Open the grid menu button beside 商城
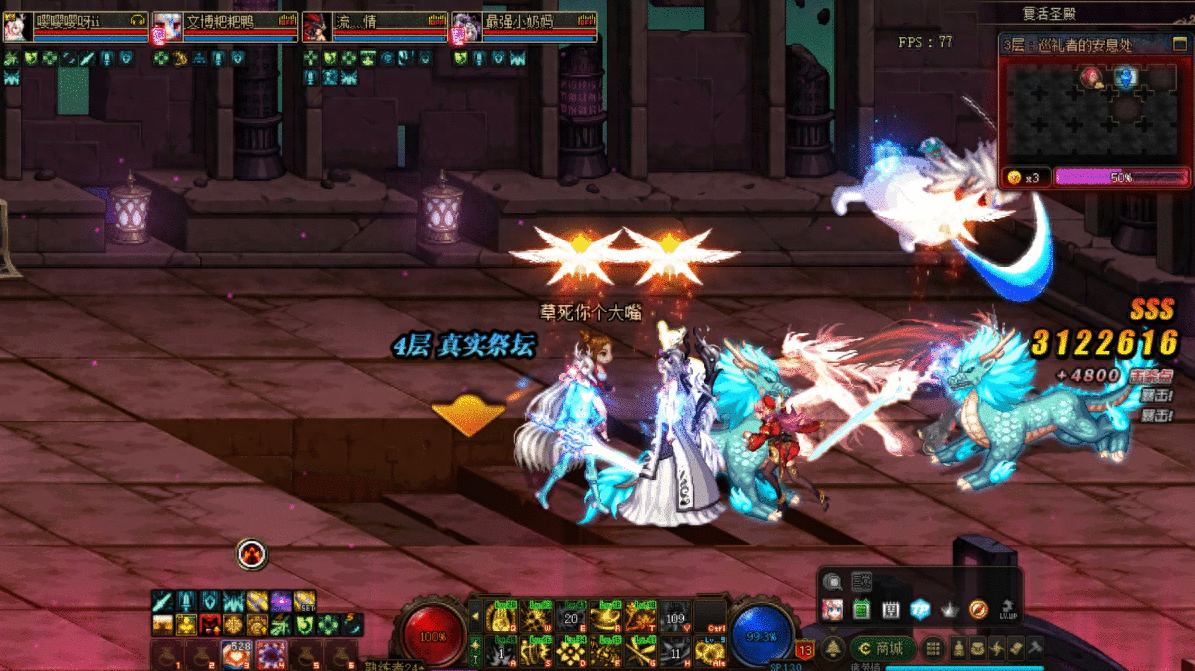The height and width of the screenshot is (671, 1195). tap(932, 649)
